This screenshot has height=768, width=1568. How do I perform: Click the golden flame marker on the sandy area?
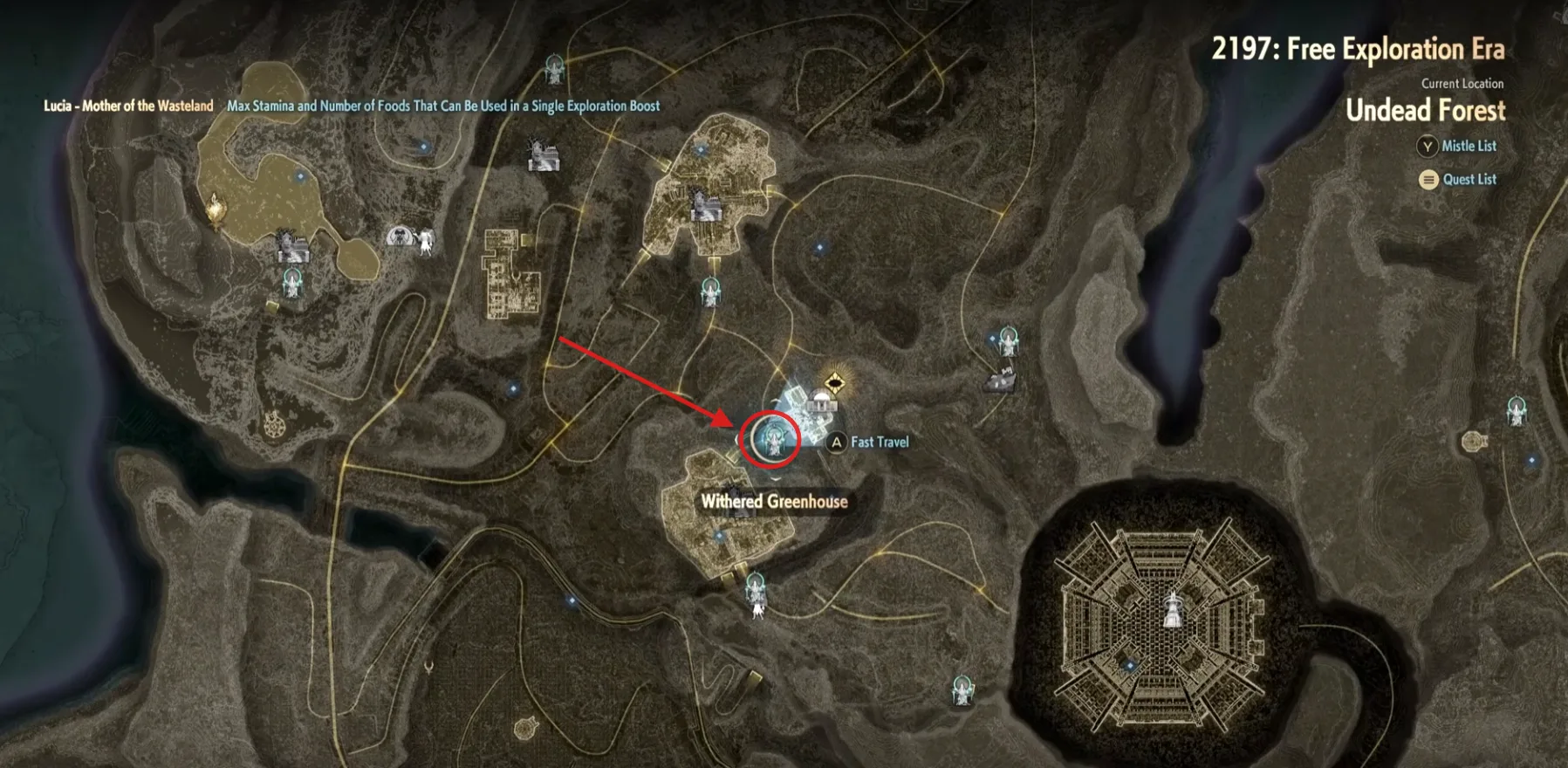coord(215,209)
